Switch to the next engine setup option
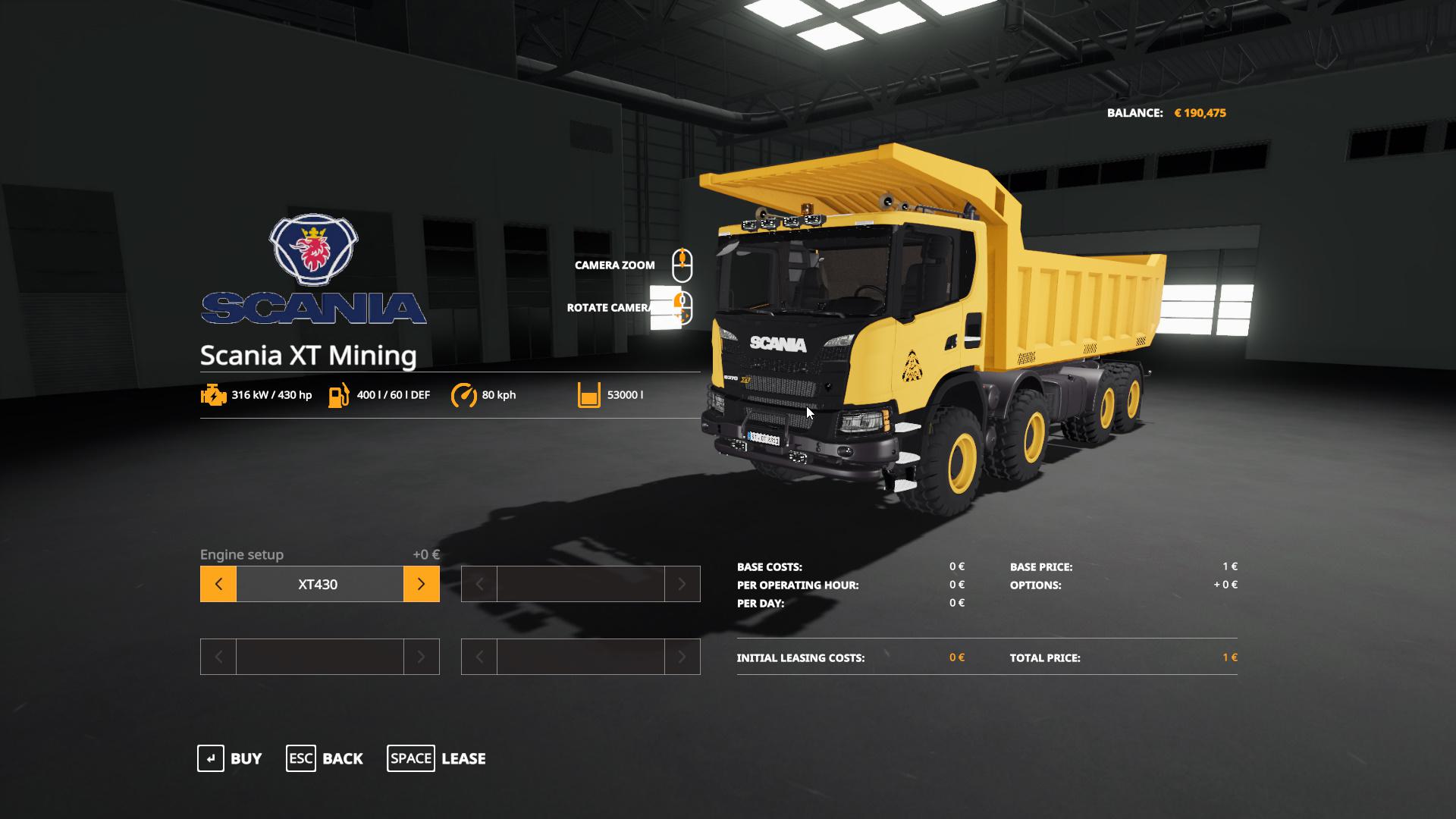 click(421, 584)
